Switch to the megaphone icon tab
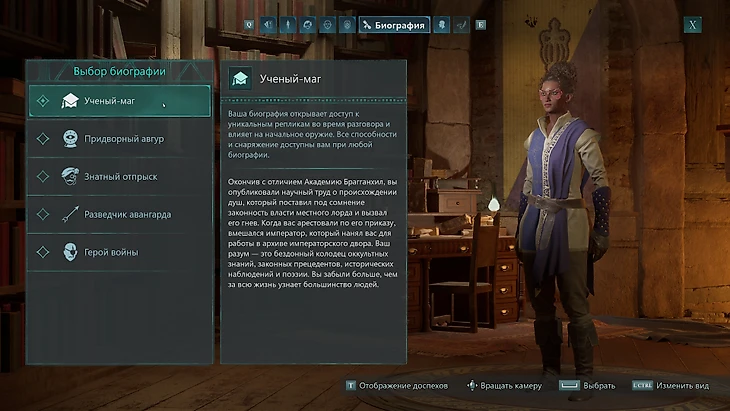The height and width of the screenshot is (411, 730). coord(267,25)
